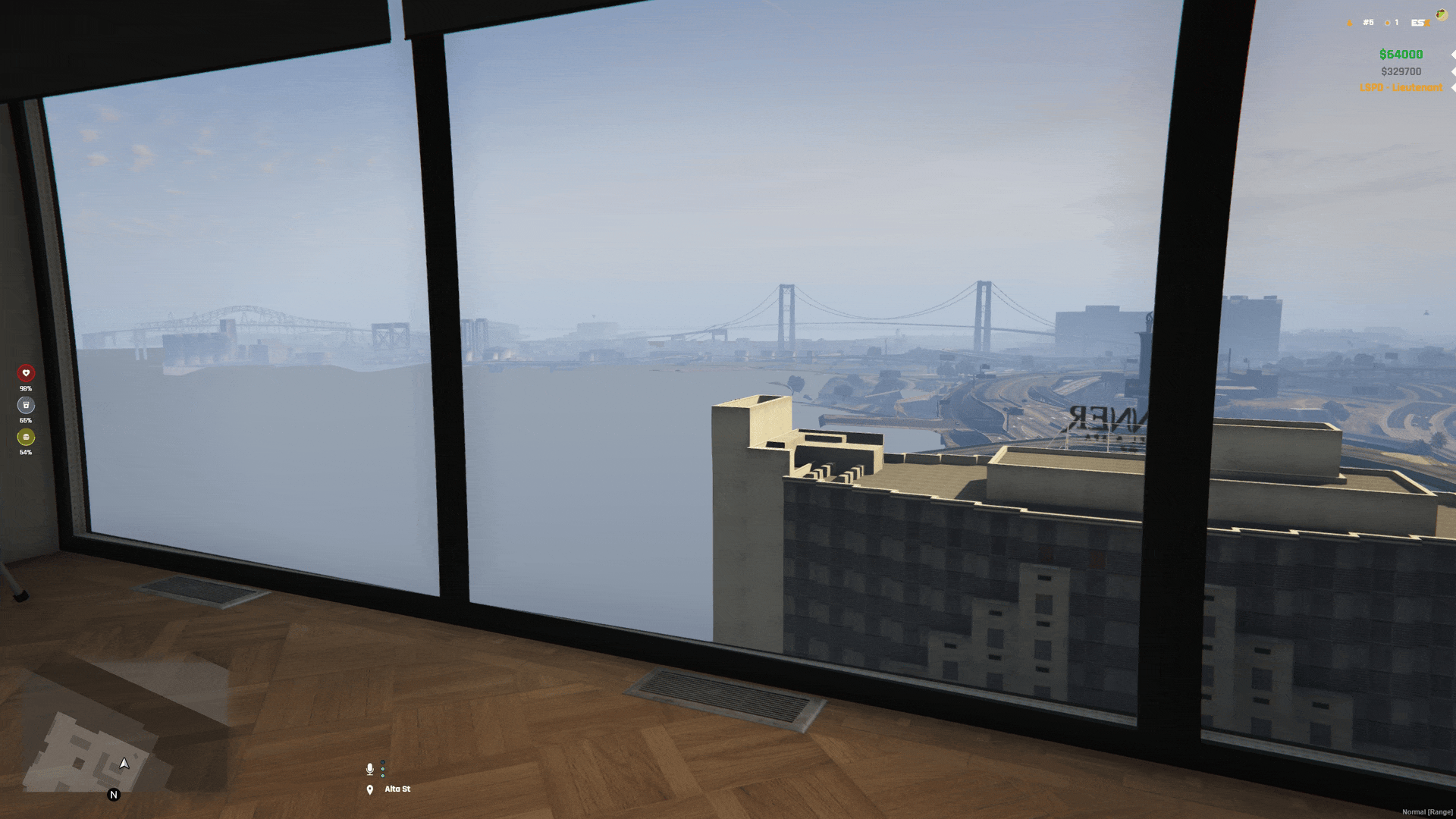Image resolution: width=1456 pixels, height=819 pixels.
Task: Toggle the top voice range dot
Action: pyautogui.click(x=383, y=762)
